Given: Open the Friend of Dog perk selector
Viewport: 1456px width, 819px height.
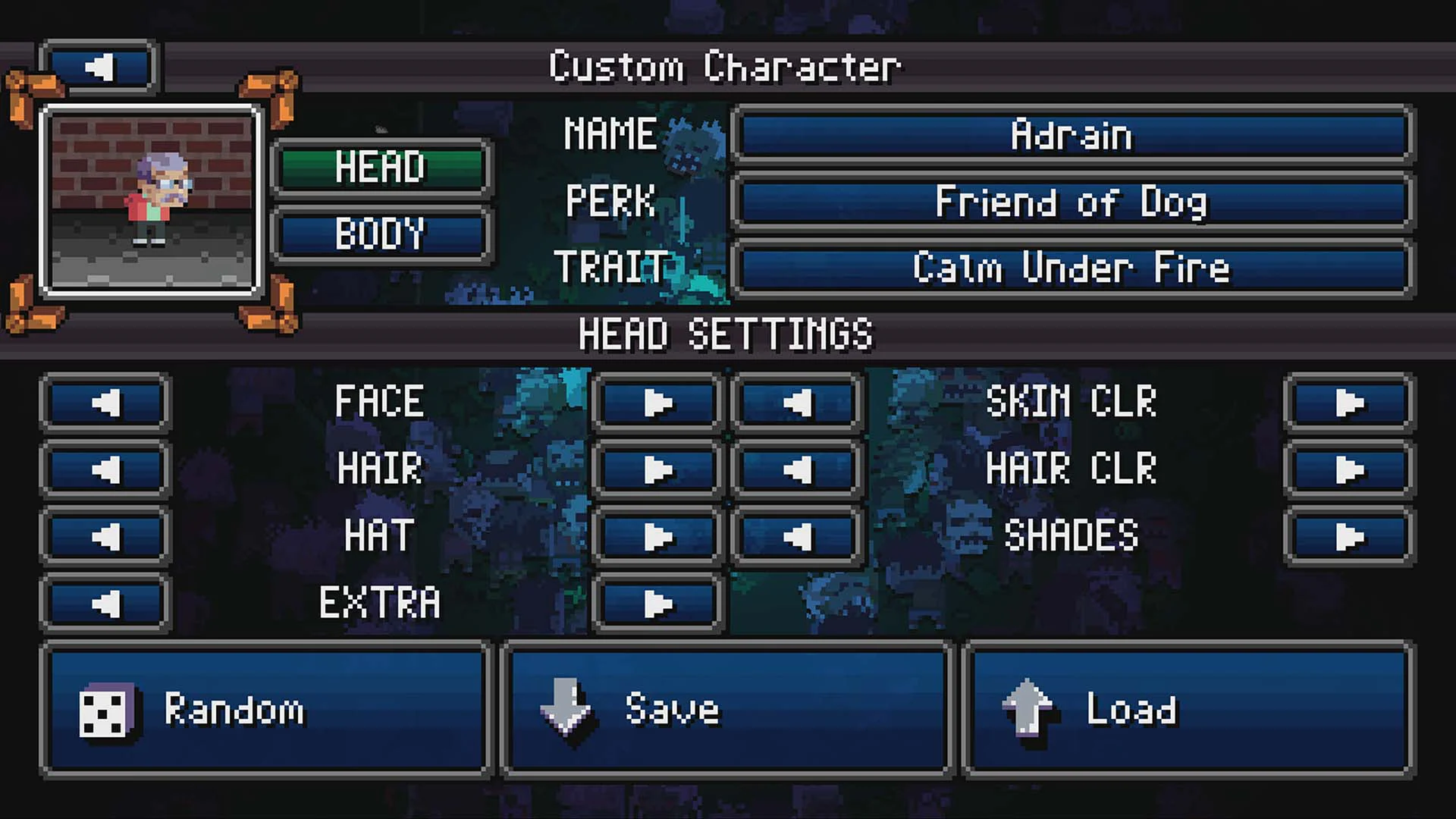Looking at the screenshot, I should (x=1072, y=202).
